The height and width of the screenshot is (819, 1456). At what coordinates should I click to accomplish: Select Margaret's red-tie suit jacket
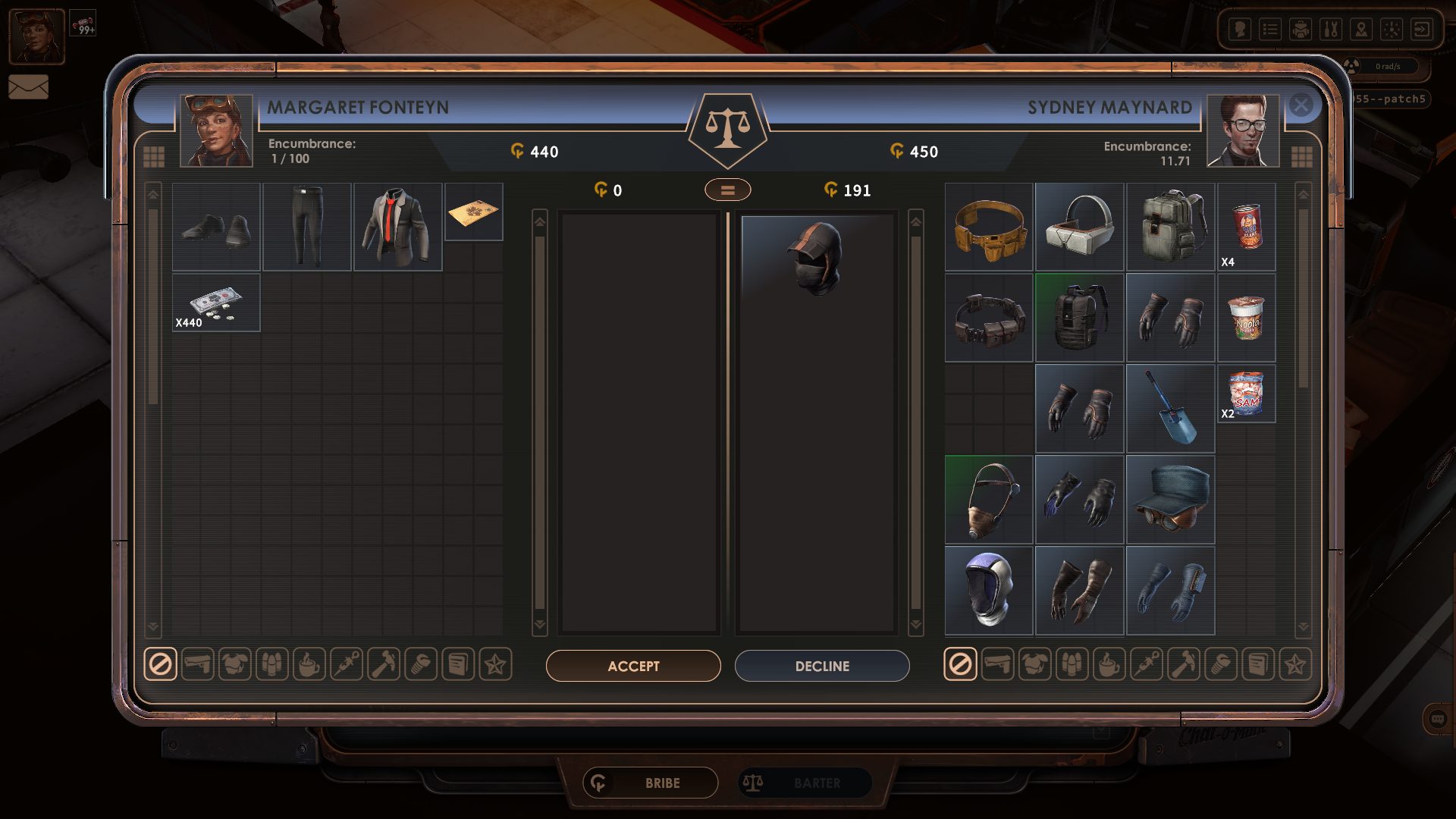[397, 227]
